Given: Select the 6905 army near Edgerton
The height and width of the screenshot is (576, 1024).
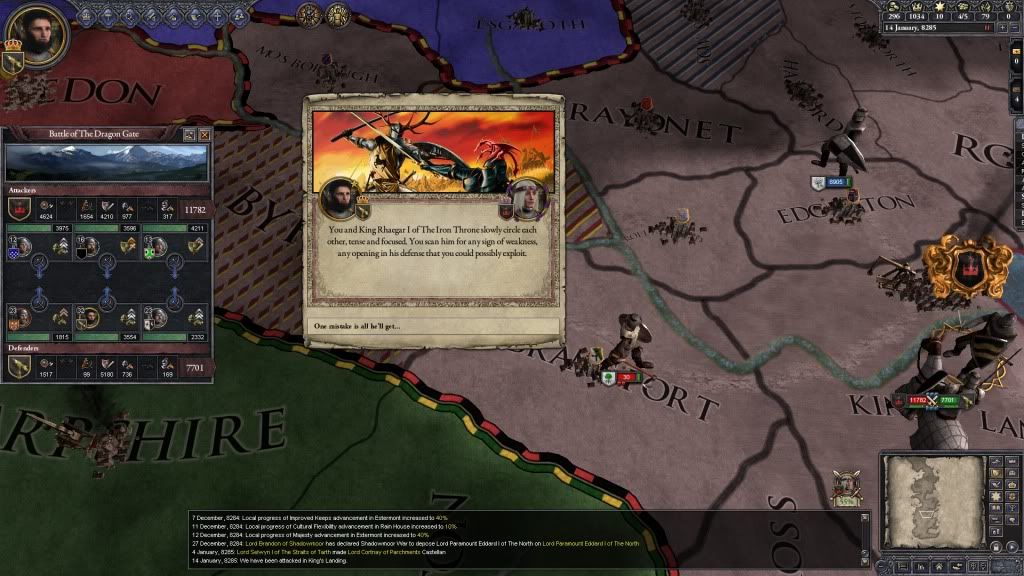Looking at the screenshot, I should pyautogui.click(x=831, y=182).
